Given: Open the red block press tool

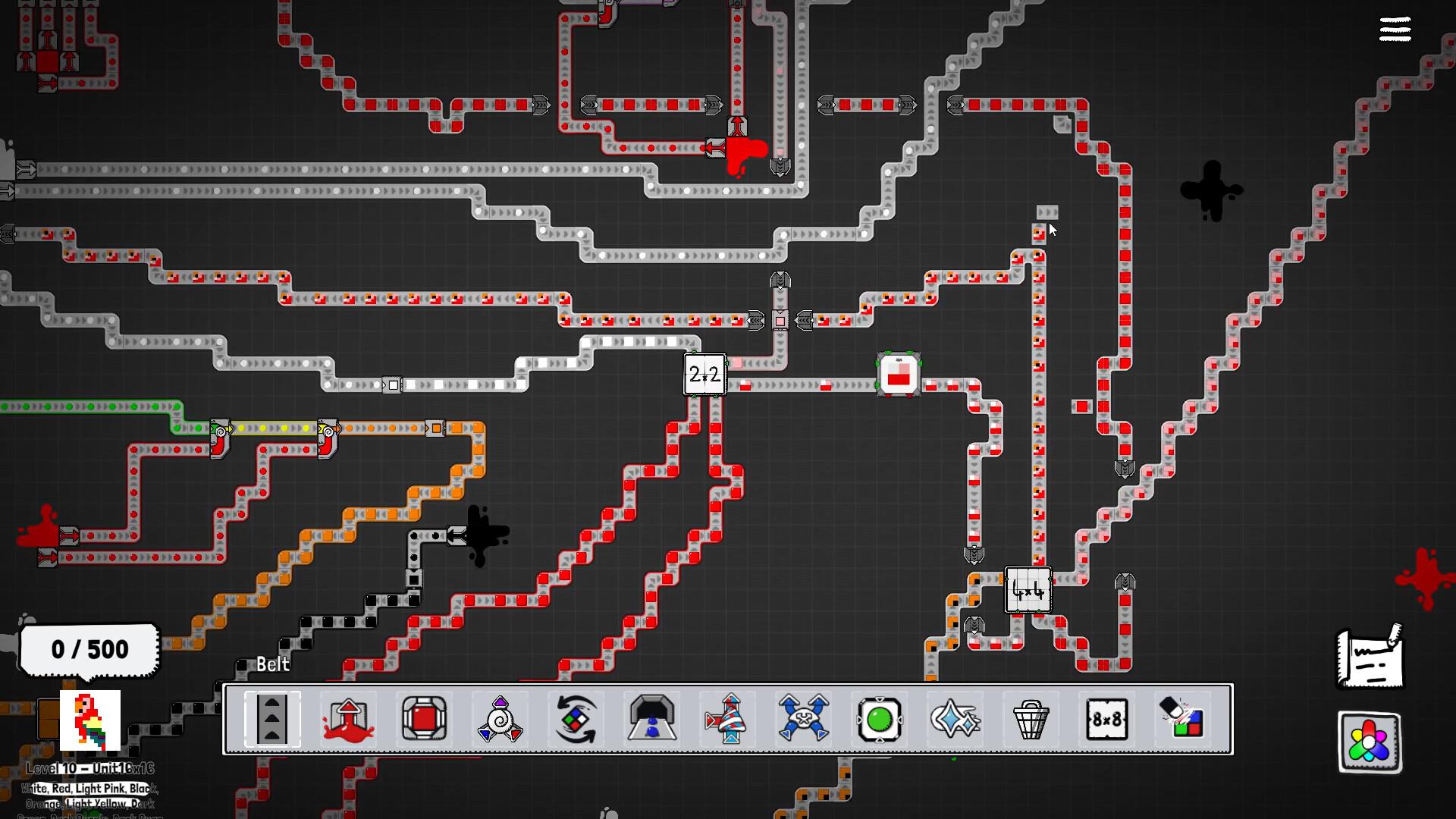Looking at the screenshot, I should tap(424, 720).
